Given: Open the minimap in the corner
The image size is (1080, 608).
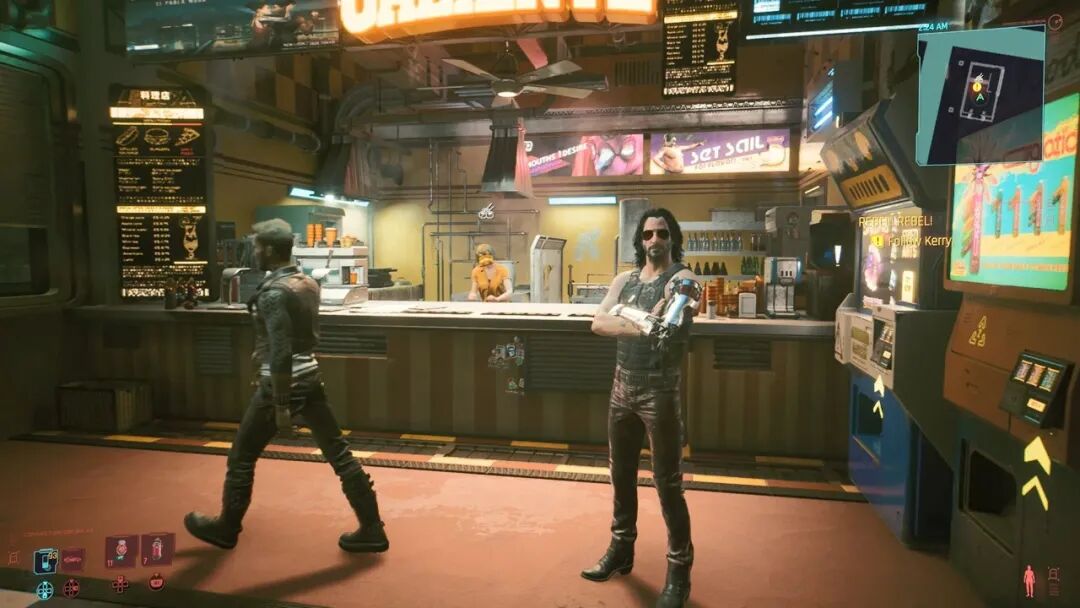Looking at the screenshot, I should tap(980, 95).
